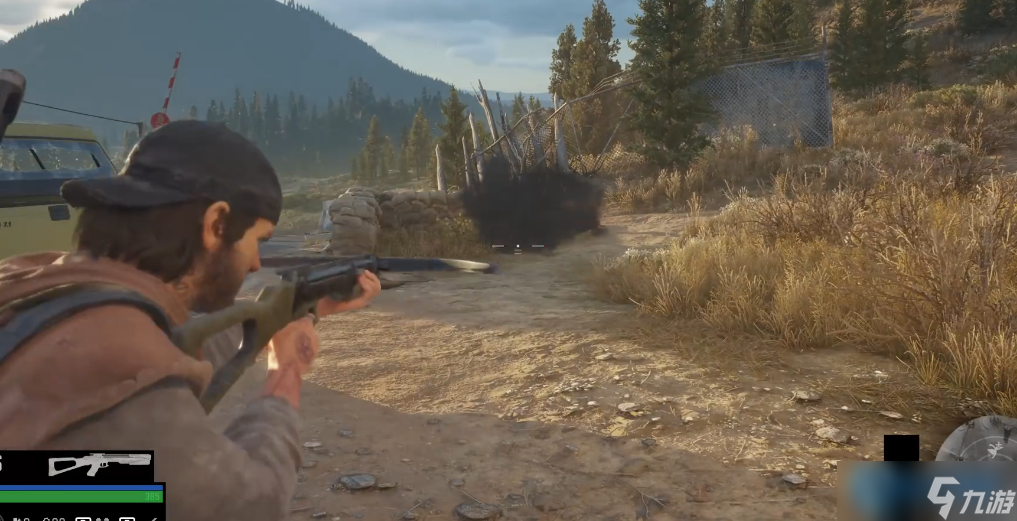The height and width of the screenshot is (521, 1017).
Task: Select the rifle weapon icon
Action: coord(99,464)
